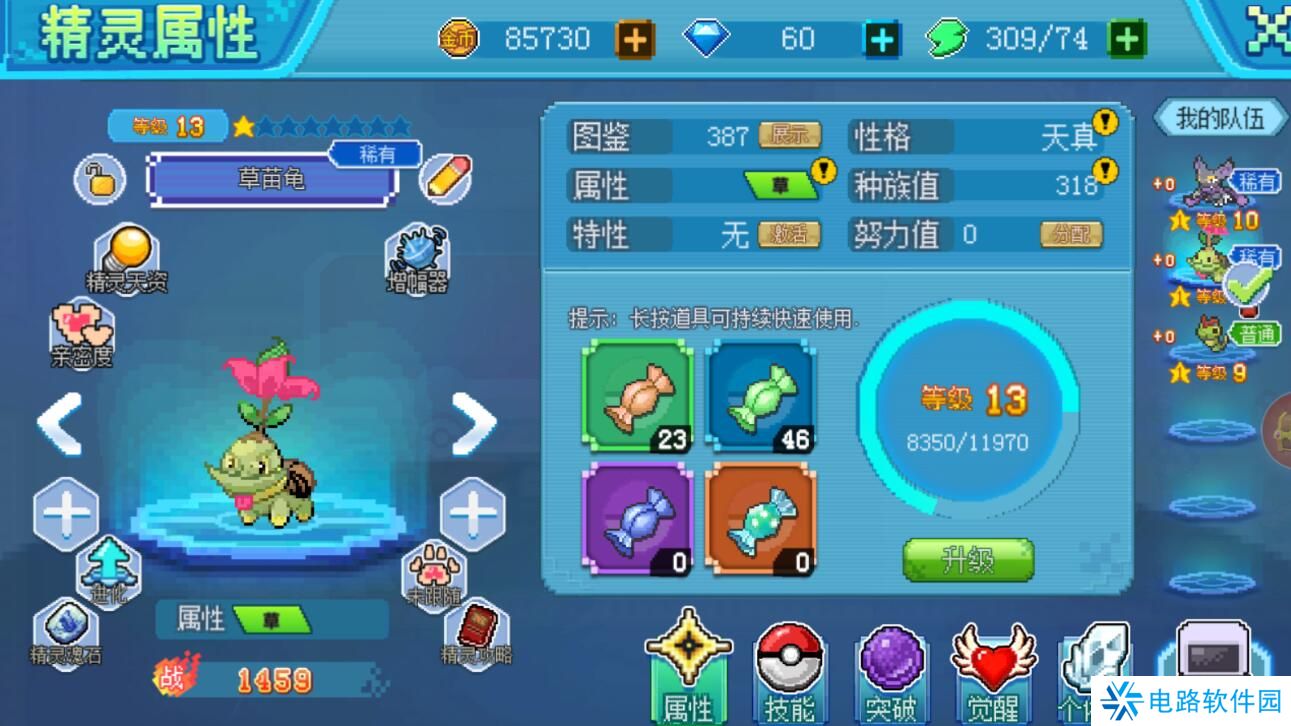This screenshot has width=1291, height=726.
Task: Go to previous sprite with left arrow
Action: coord(61,424)
